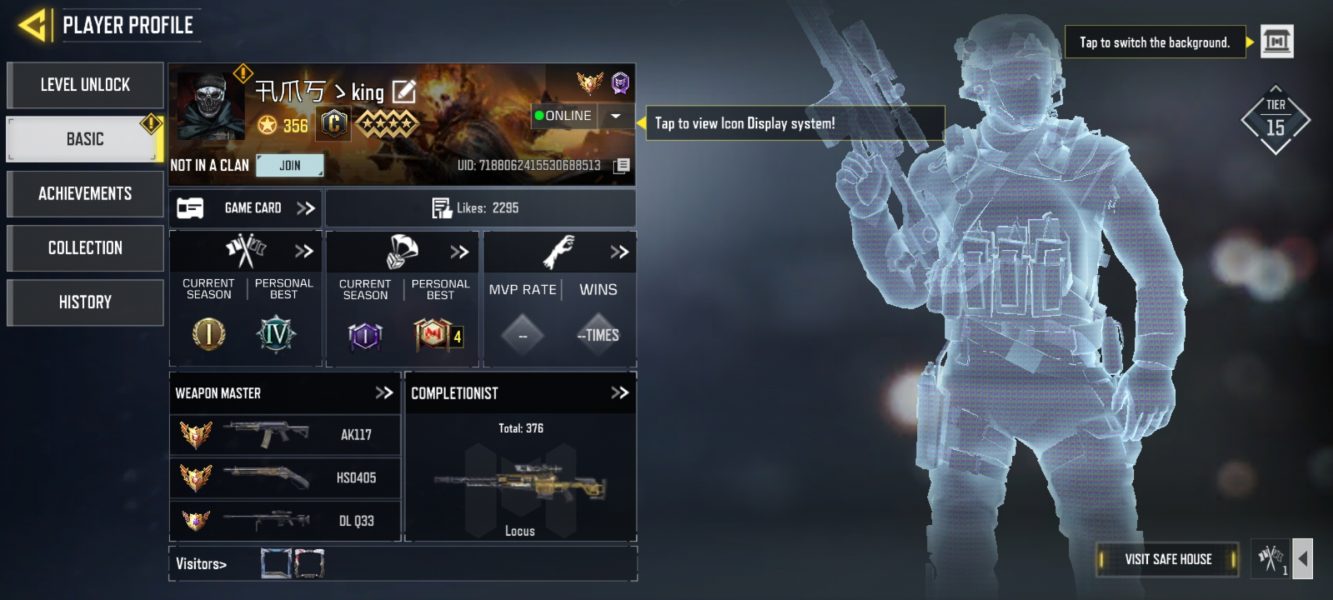Select the Basic profile tab
Viewport: 1333px width, 600px height.
point(85,139)
